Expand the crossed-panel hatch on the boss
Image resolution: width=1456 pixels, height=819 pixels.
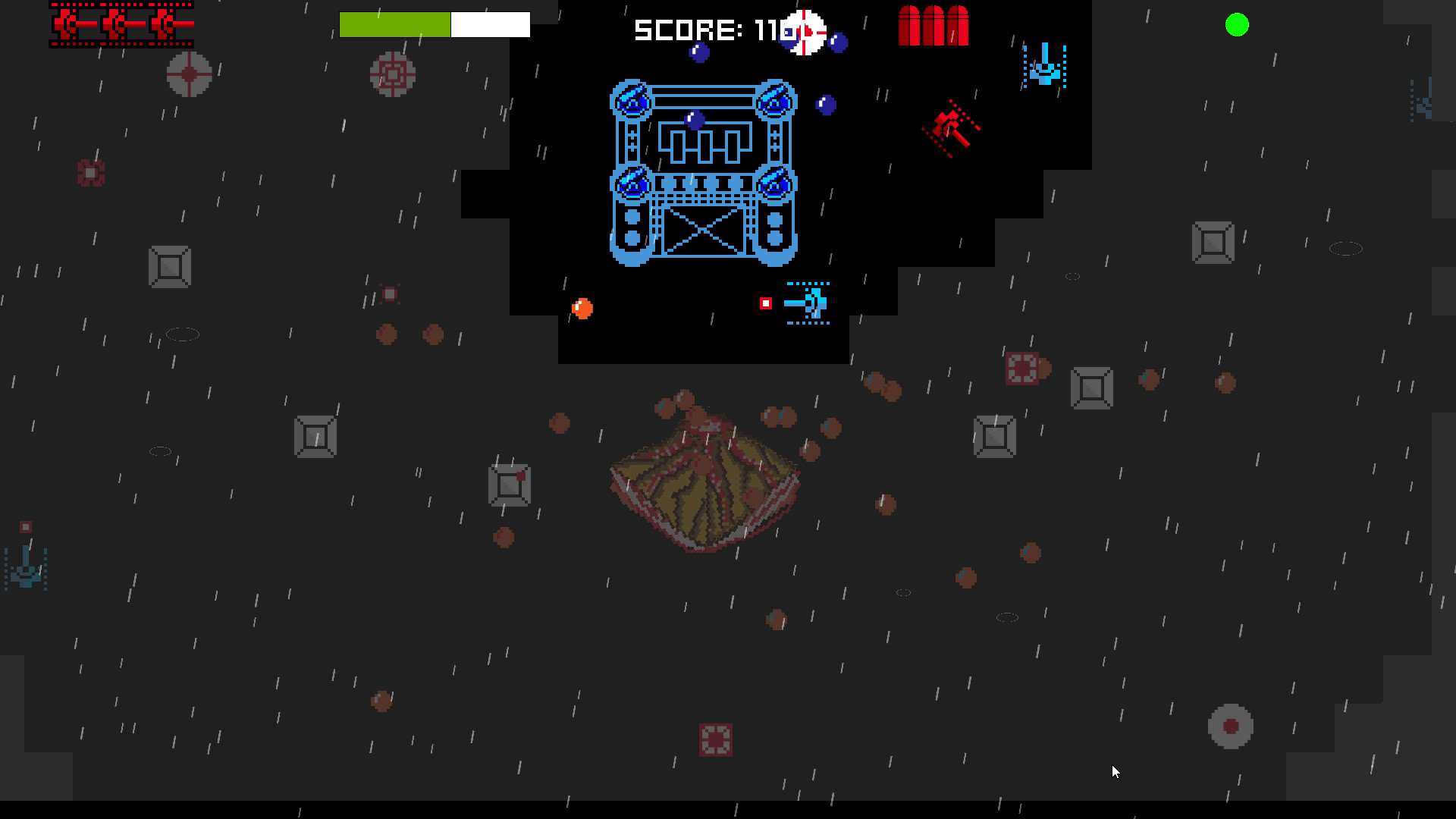(x=702, y=231)
